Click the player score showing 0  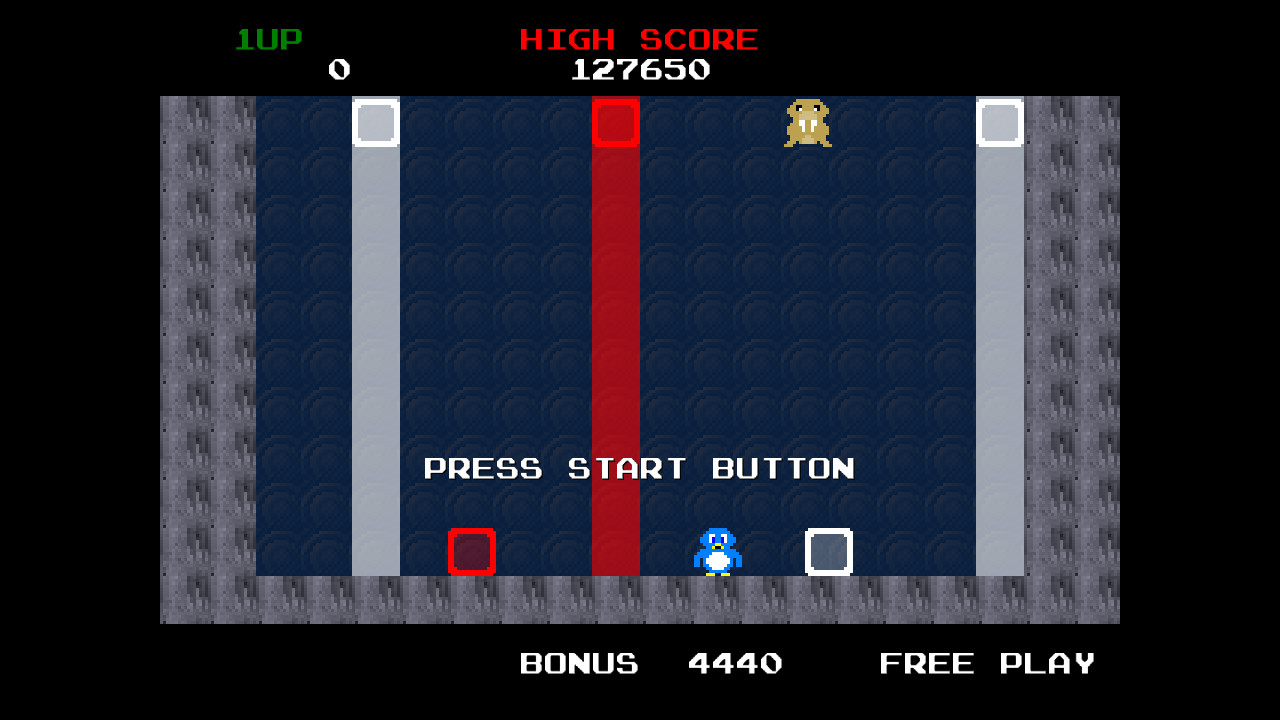coord(338,70)
